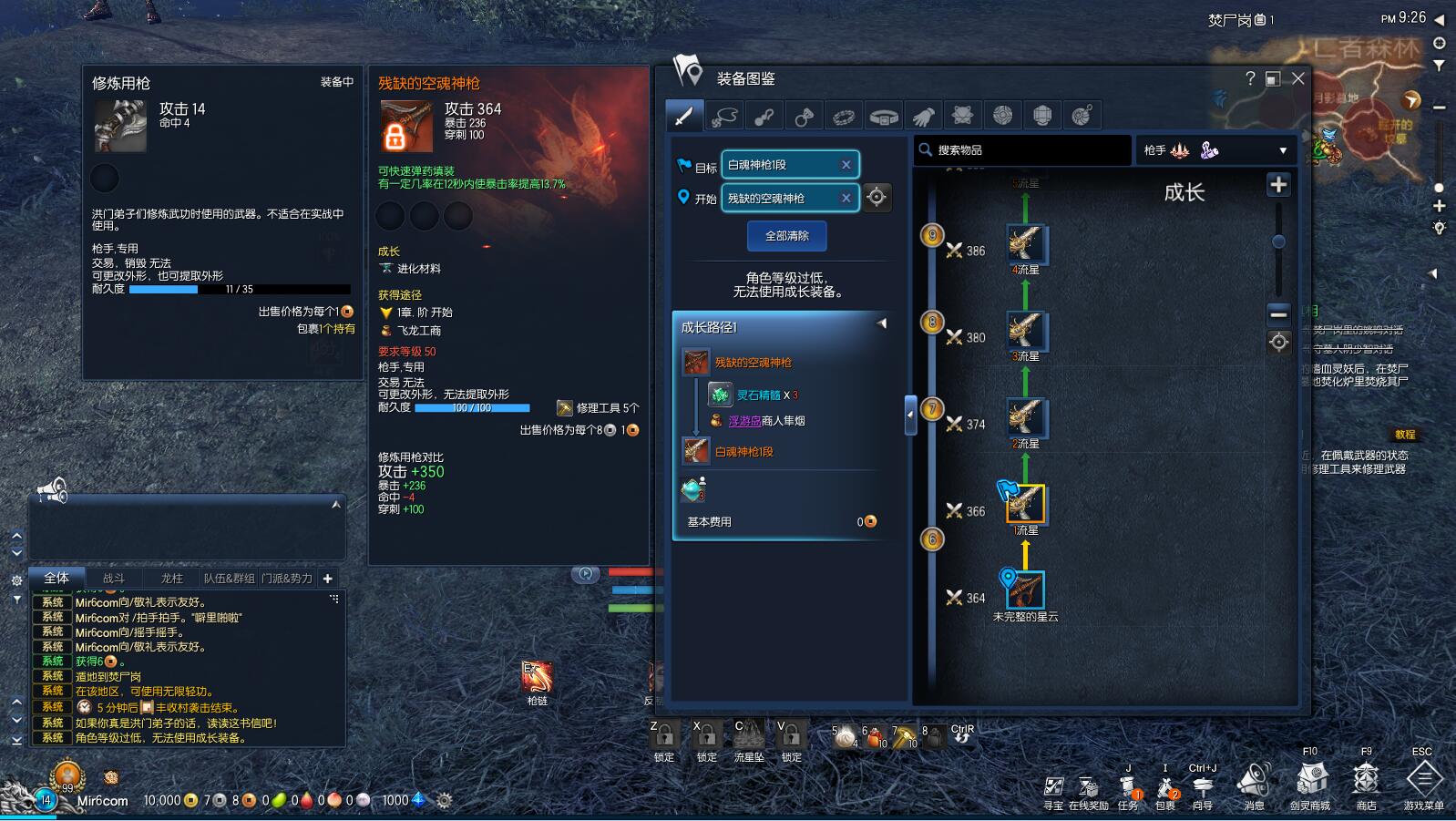Switch chat to the 战斗 tab
This screenshot has height=821, width=1456.
point(114,578)
